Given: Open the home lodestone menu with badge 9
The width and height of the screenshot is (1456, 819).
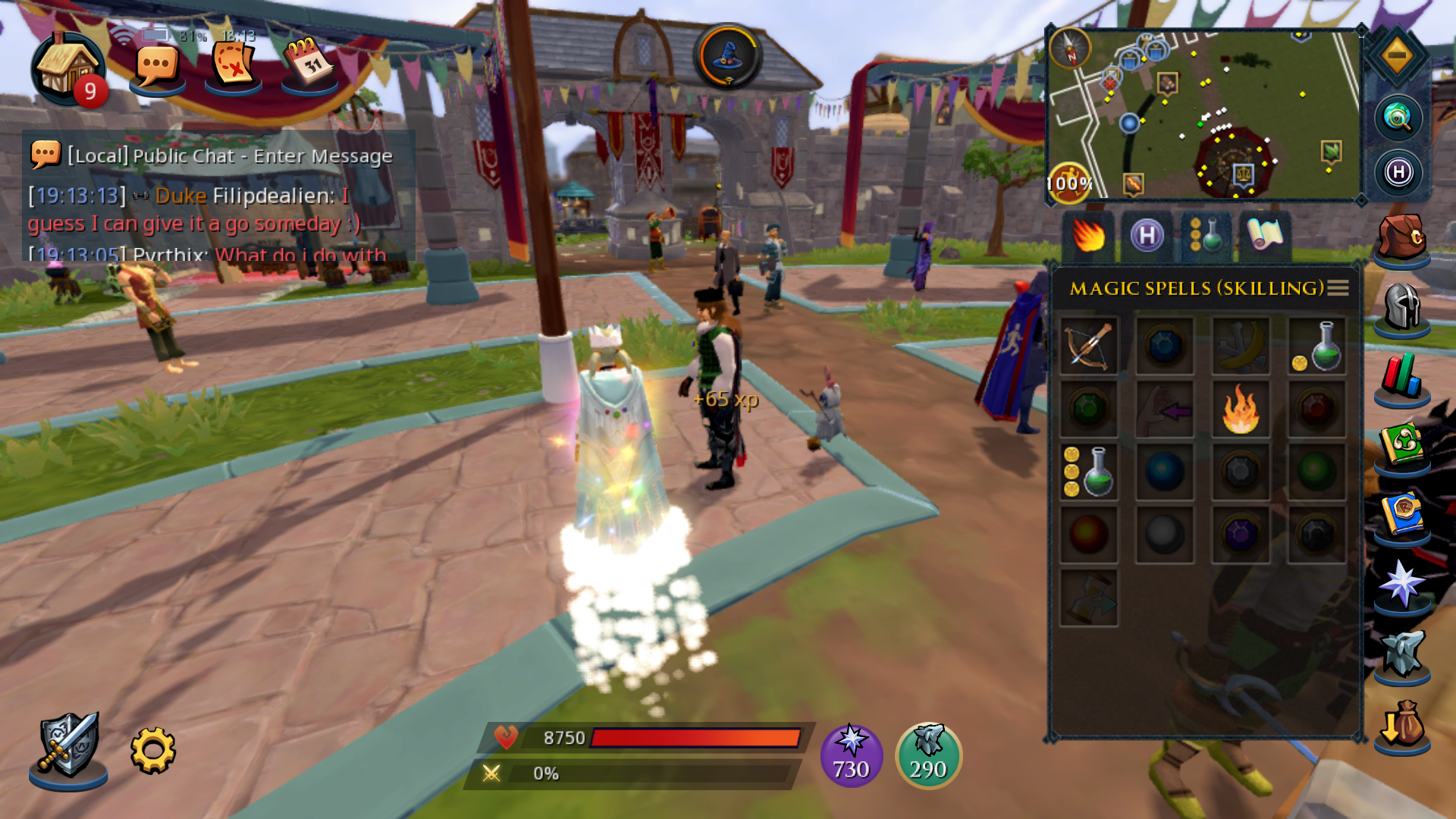Looking at the screenshot, I should pyautogui.click(x=67, y=70).
